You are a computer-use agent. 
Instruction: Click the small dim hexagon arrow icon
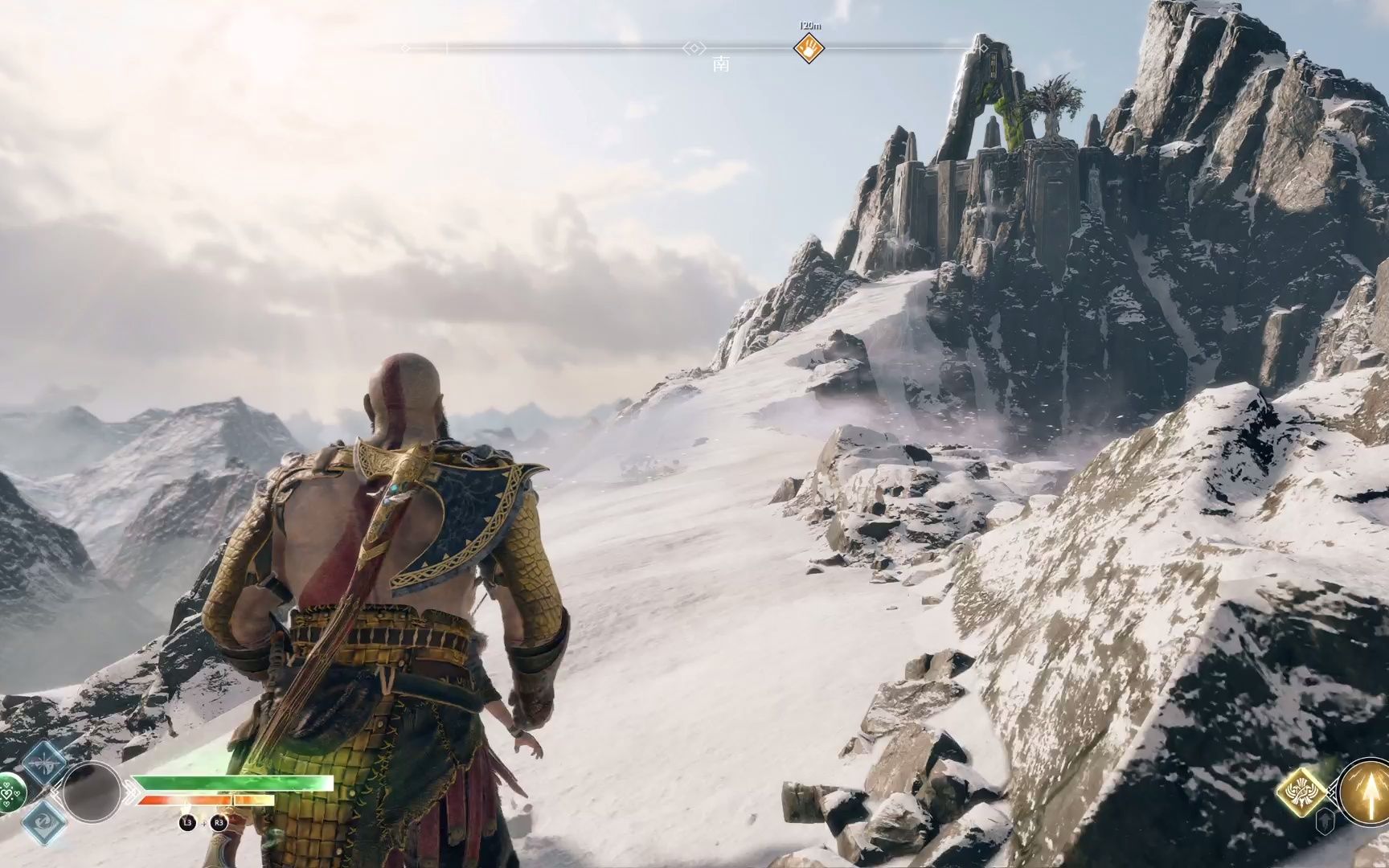pyautogui.click(x=1326, y=821)
